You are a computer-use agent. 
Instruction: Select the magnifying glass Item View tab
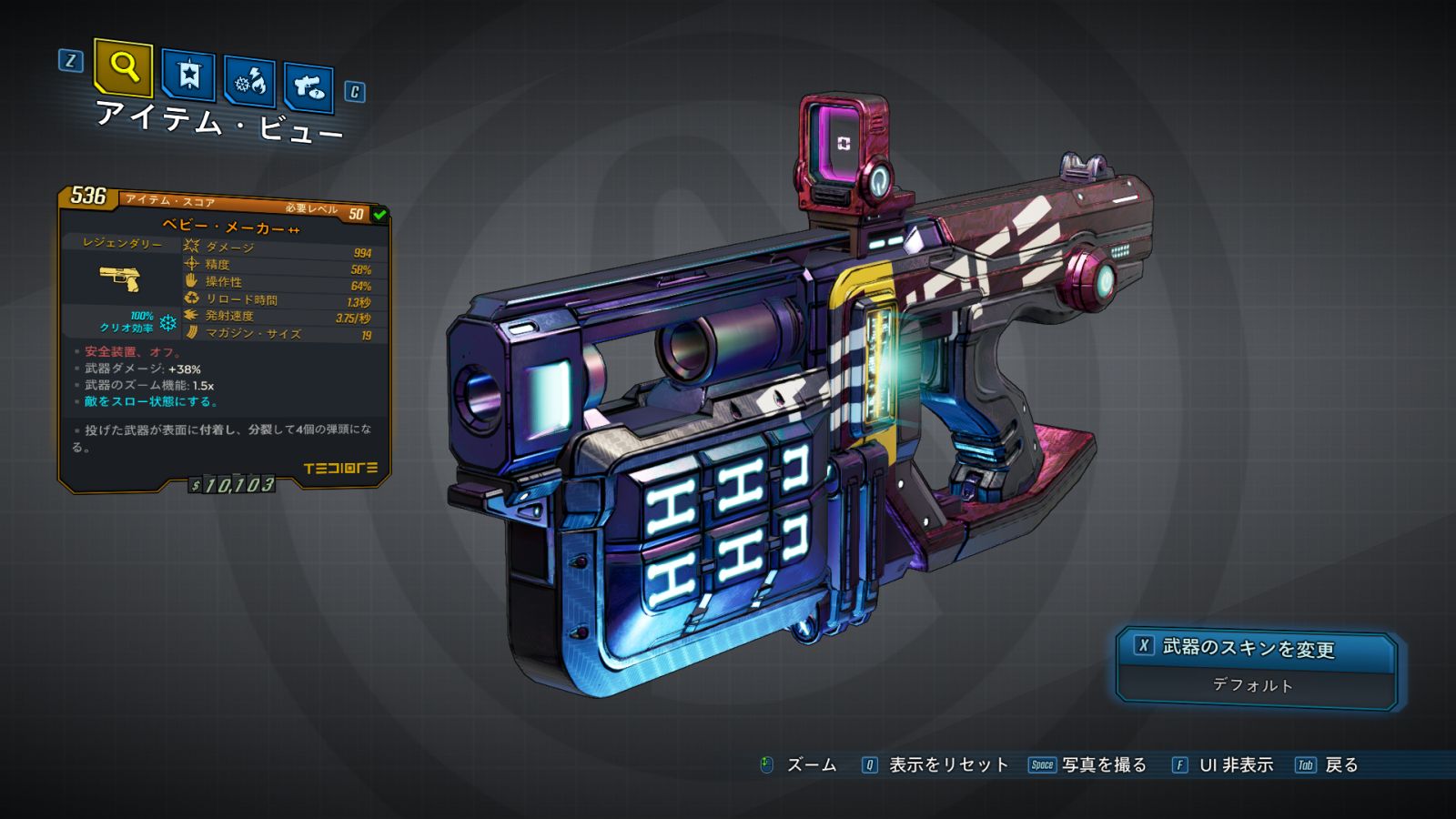(123, 67)
